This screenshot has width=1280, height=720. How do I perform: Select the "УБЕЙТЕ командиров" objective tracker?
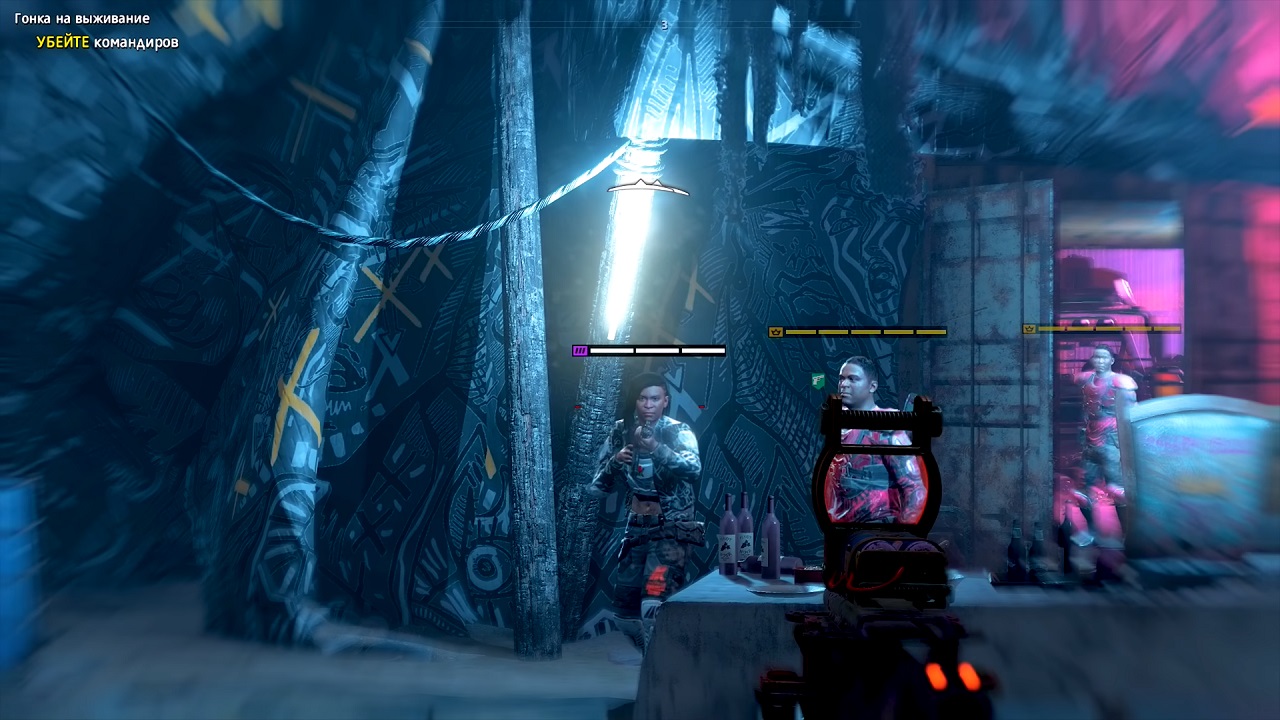pos(107,42)
